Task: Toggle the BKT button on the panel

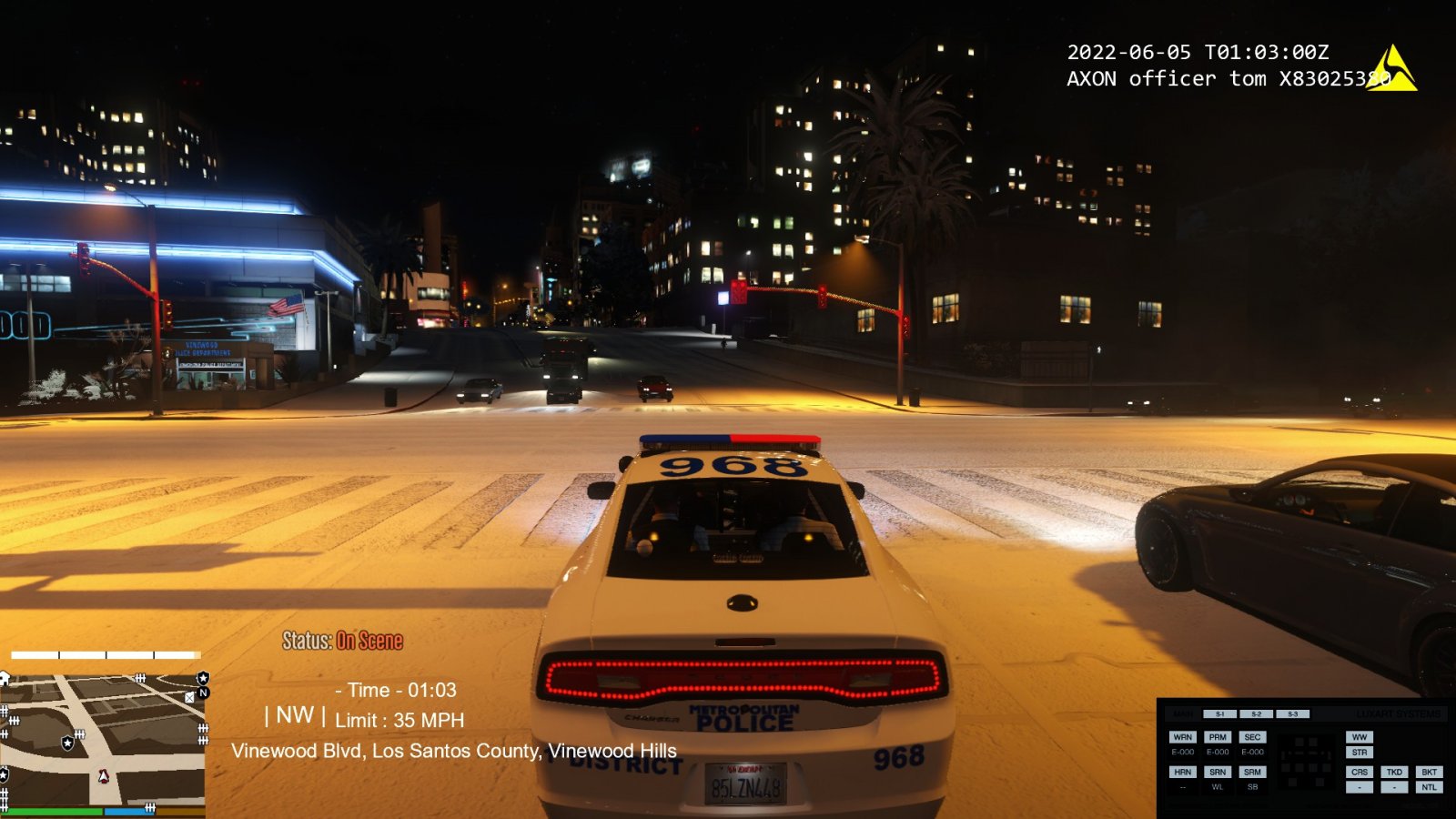Action: 1429,772
